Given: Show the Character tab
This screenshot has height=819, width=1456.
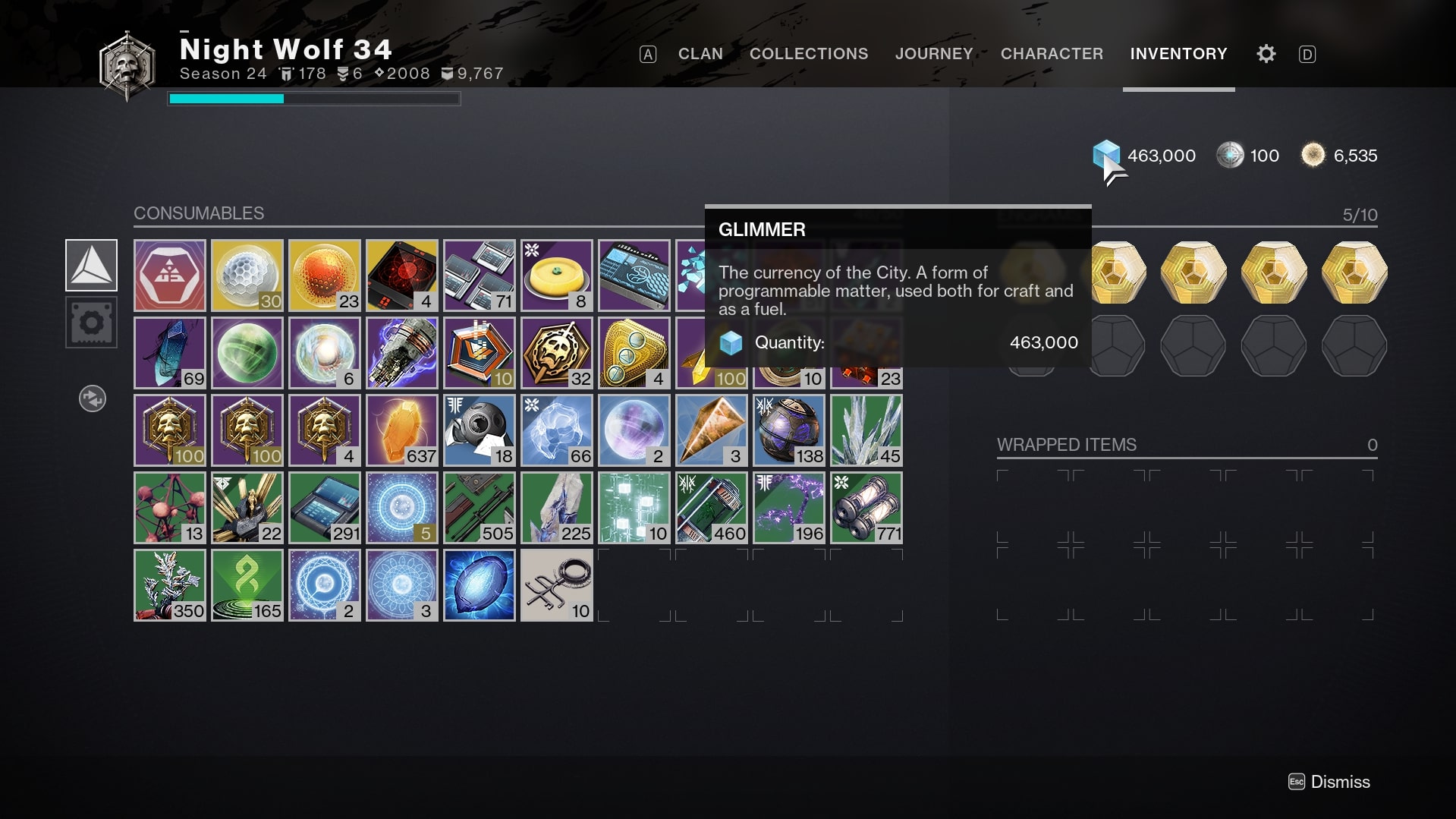Looking at the screenshot, I should pyautogui.click(x=1051, y=54).
